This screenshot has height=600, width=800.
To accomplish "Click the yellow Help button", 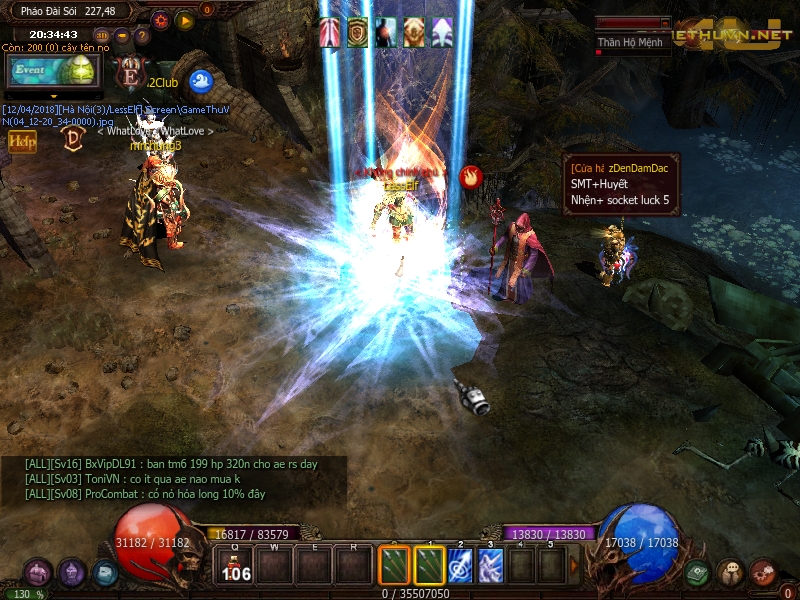I will coord(22,142).
